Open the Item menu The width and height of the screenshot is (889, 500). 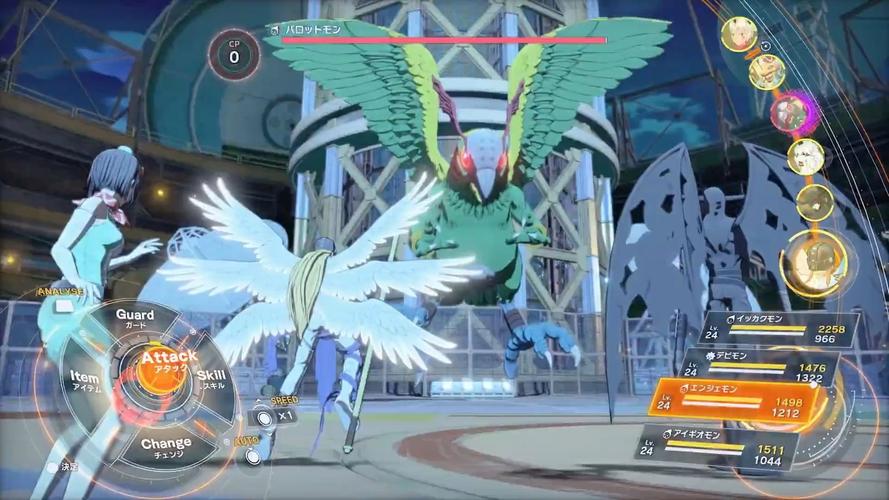pos(85,380)
